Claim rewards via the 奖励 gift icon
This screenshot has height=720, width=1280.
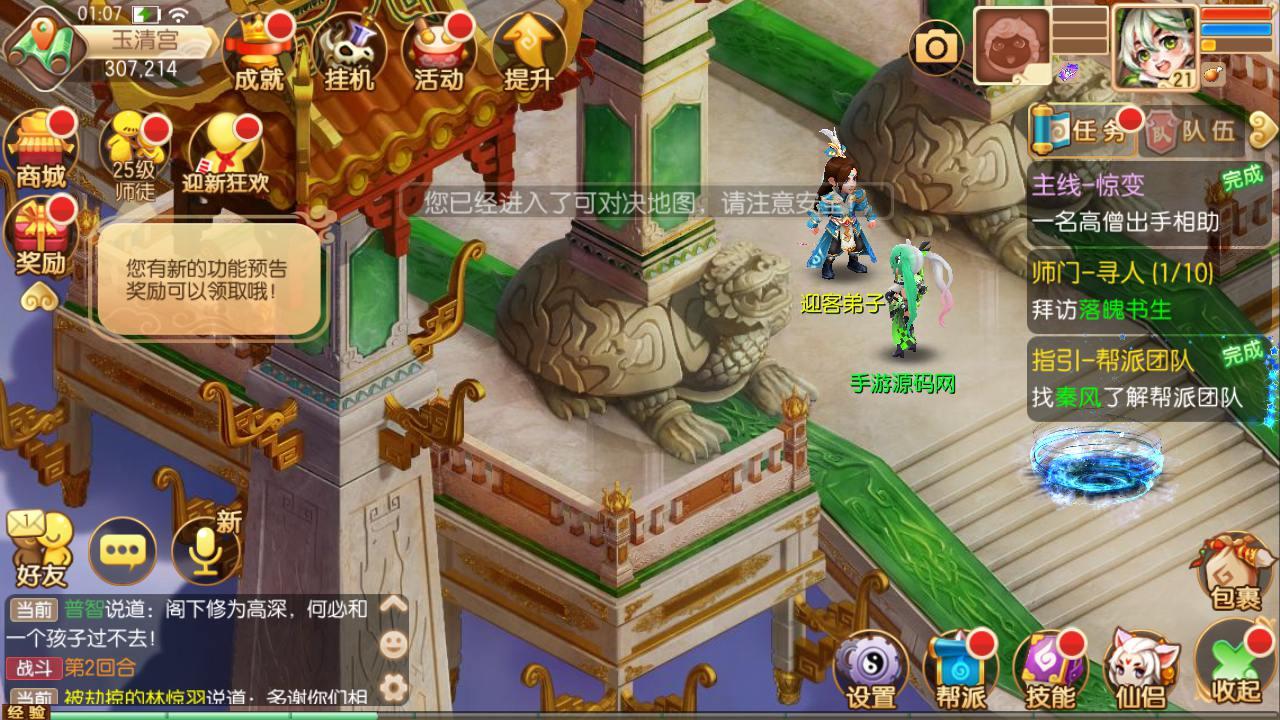pos(41,237)
